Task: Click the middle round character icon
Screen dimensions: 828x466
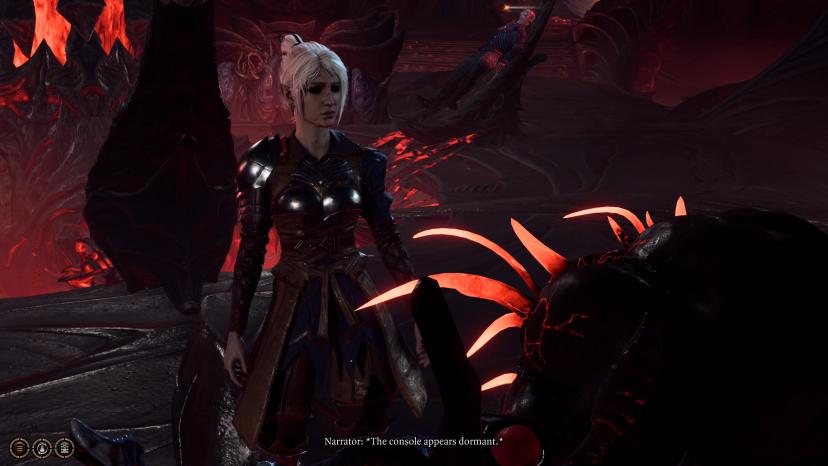Action: coord(42,447)
